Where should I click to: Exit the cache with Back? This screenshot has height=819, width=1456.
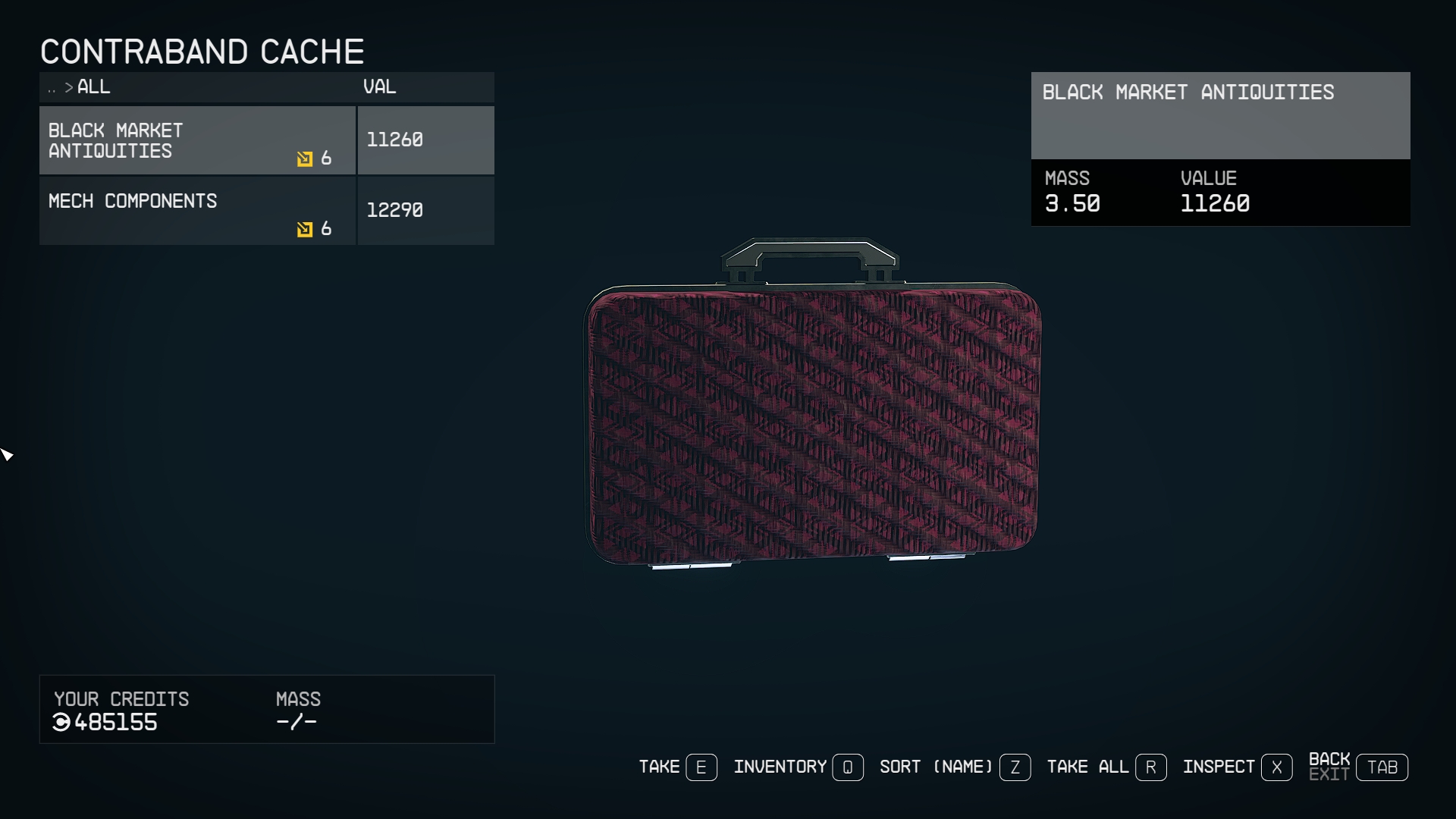coord(1357,767)
